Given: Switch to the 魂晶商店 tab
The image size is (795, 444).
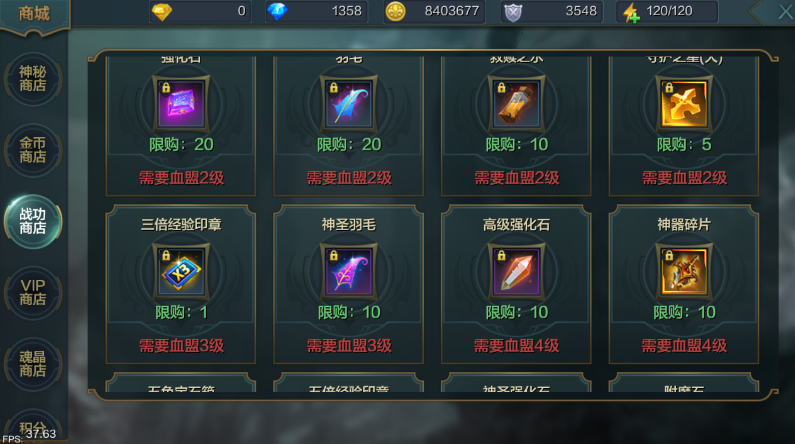Looking at the screenshot, I should 33,363.
